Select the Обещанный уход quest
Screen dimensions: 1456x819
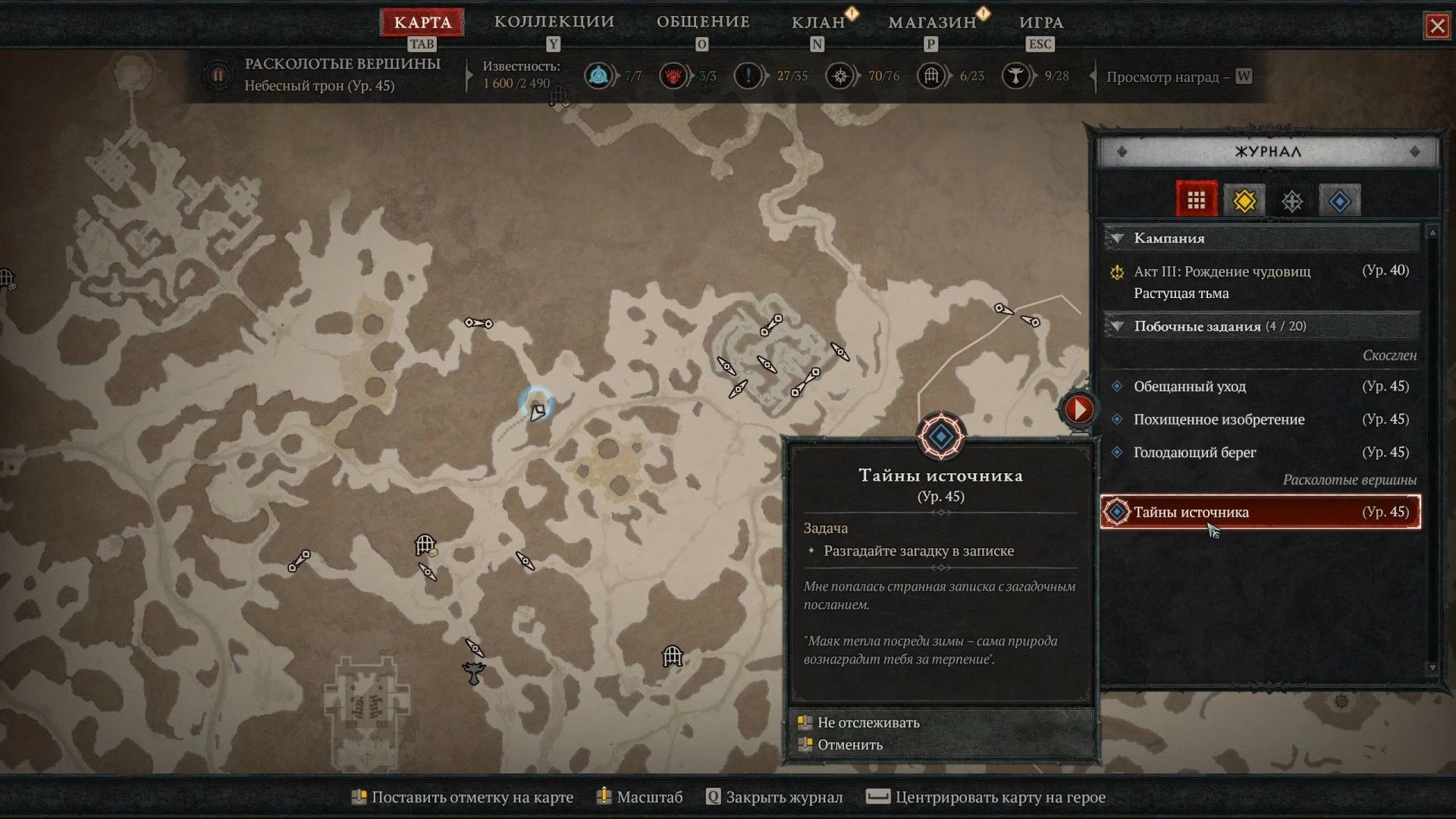pyautogui.click(x=1189, y=386)
